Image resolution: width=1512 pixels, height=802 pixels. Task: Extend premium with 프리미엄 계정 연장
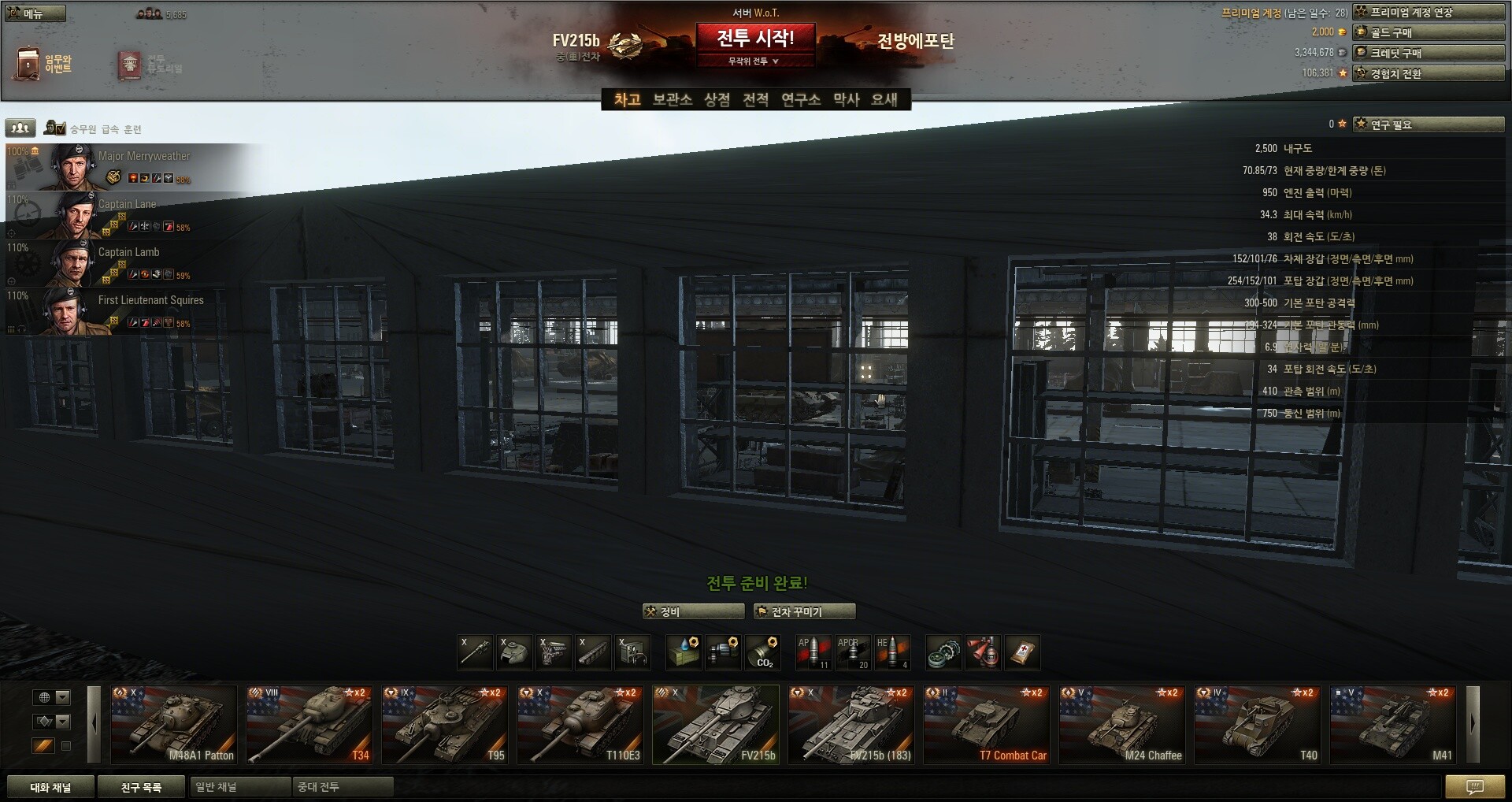pos(1428,12)
